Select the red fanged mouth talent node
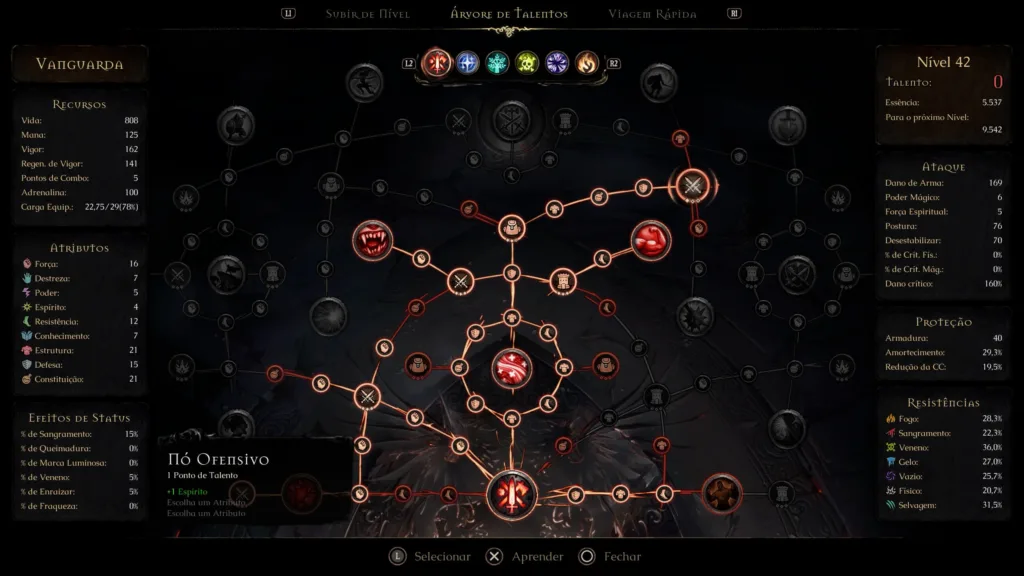 click(x=372, y=241)
